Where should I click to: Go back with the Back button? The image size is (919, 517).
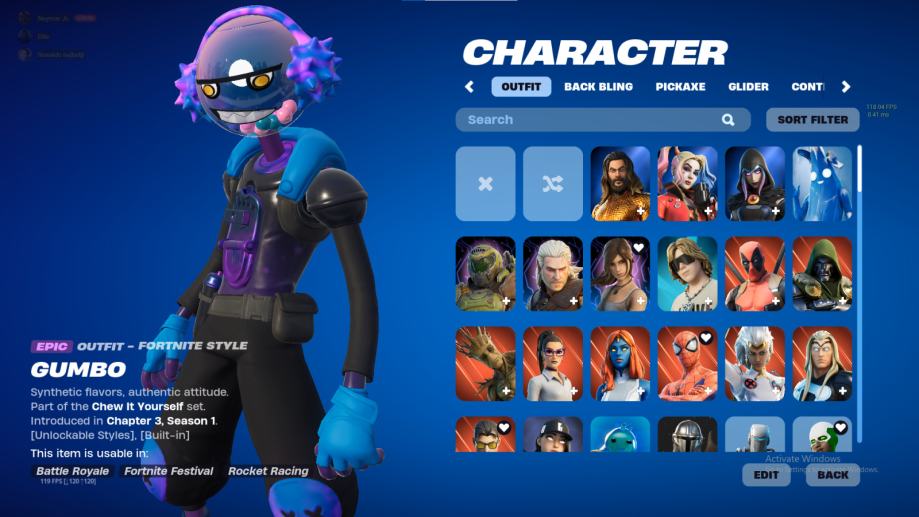tap(832, 475)
